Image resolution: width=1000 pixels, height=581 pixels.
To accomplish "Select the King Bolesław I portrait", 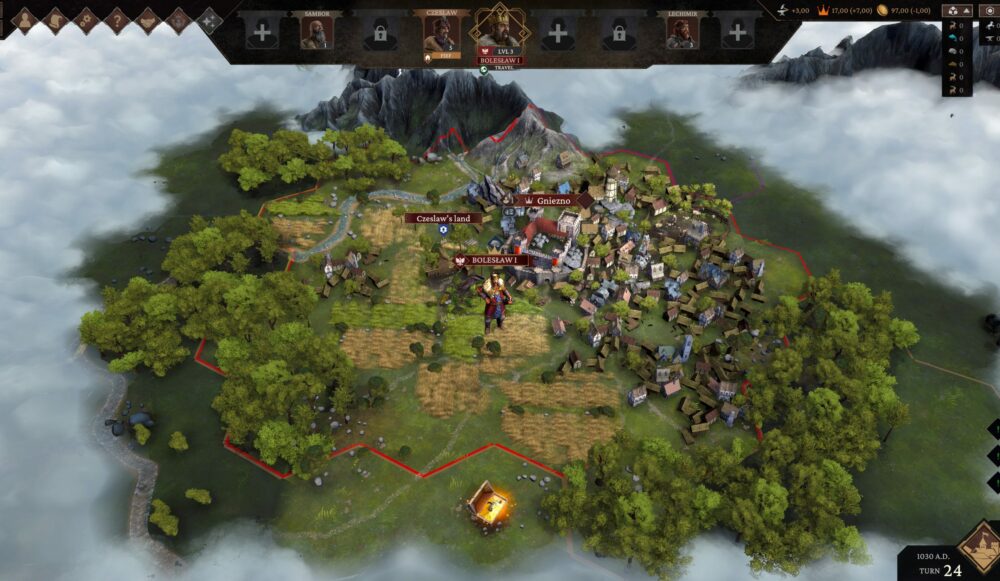I will pos(497,29).
